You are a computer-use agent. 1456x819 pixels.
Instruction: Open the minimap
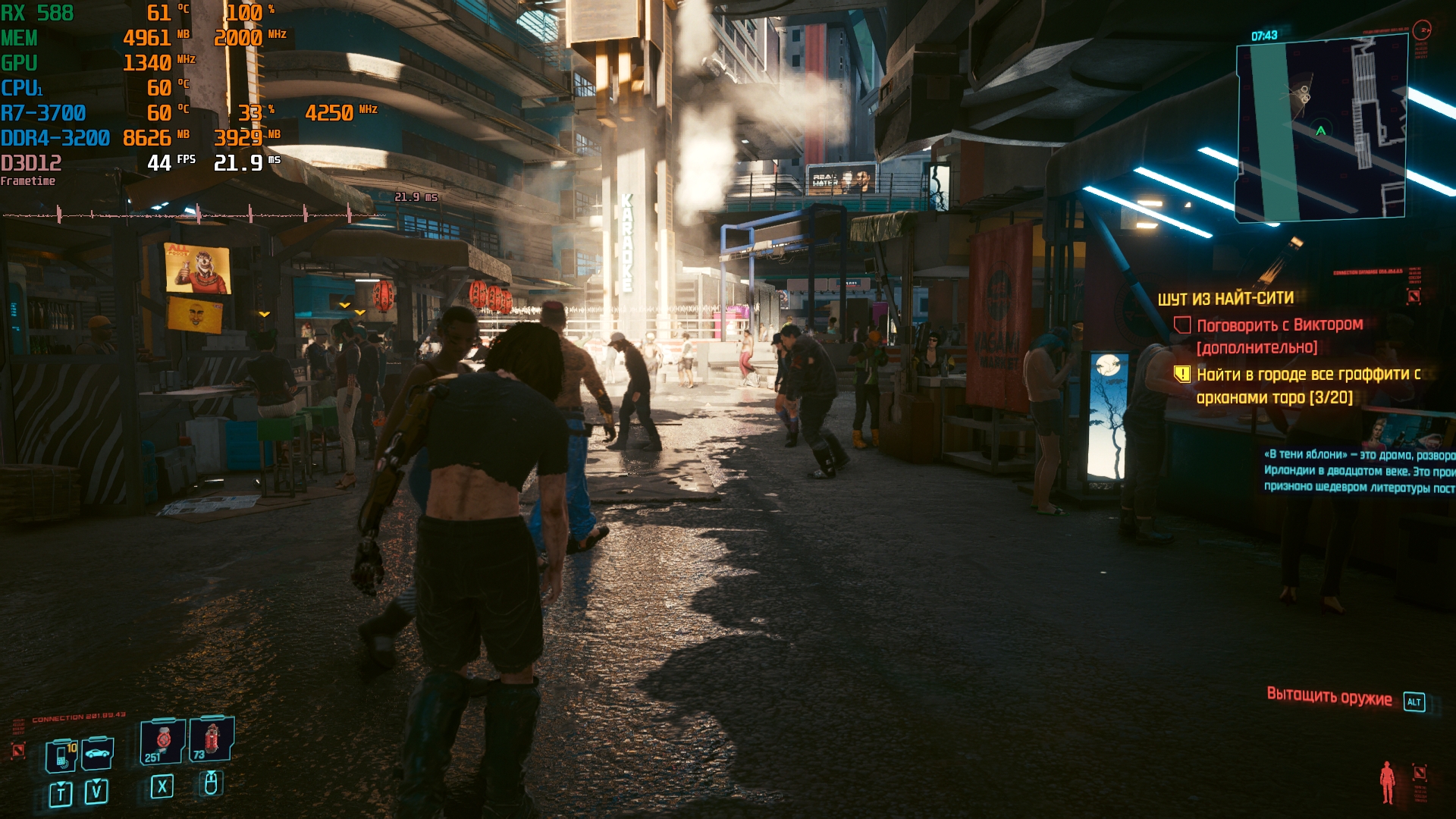coord(1321,129)
